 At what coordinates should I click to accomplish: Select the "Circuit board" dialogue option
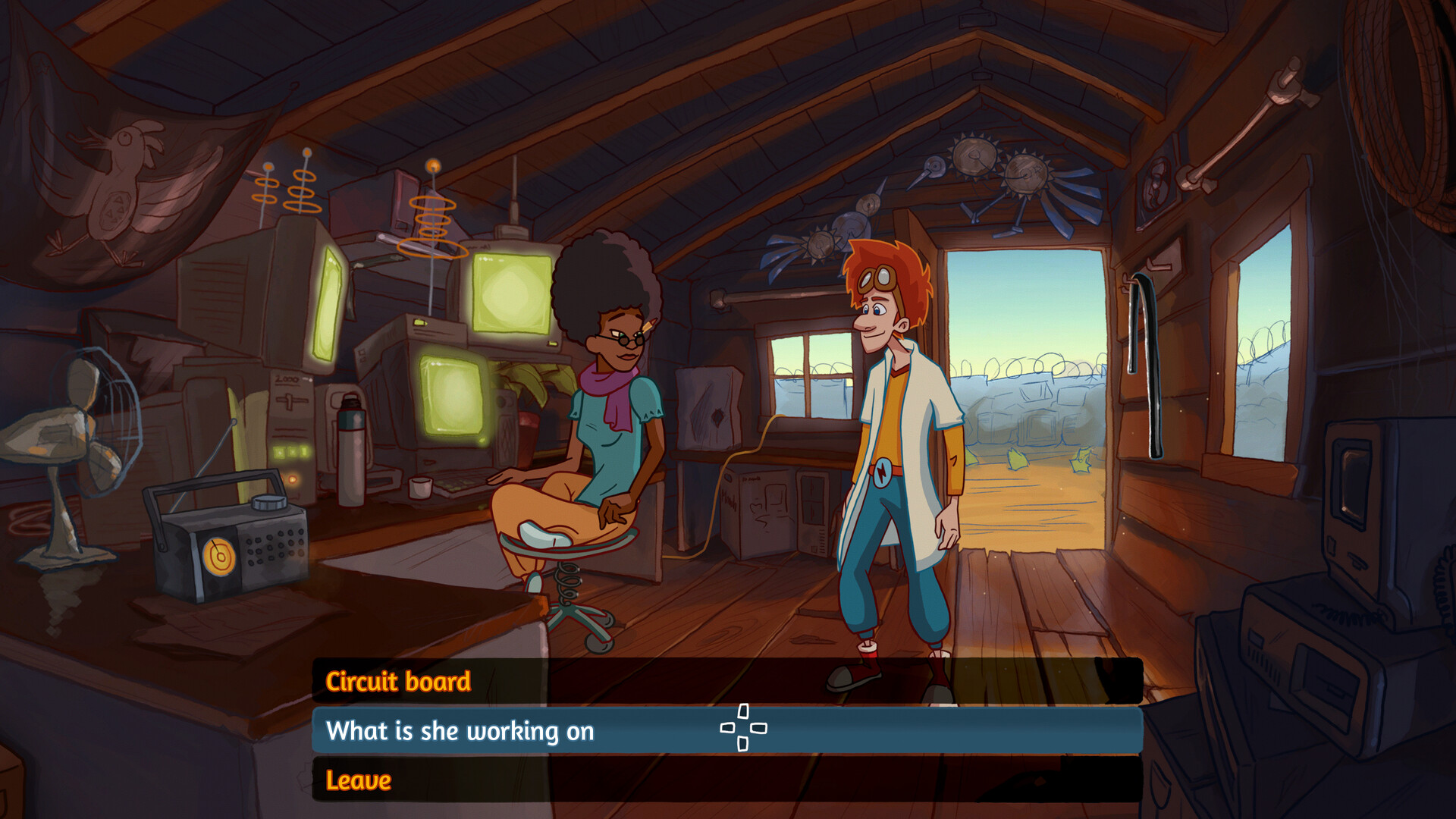(x=398, y=682)
